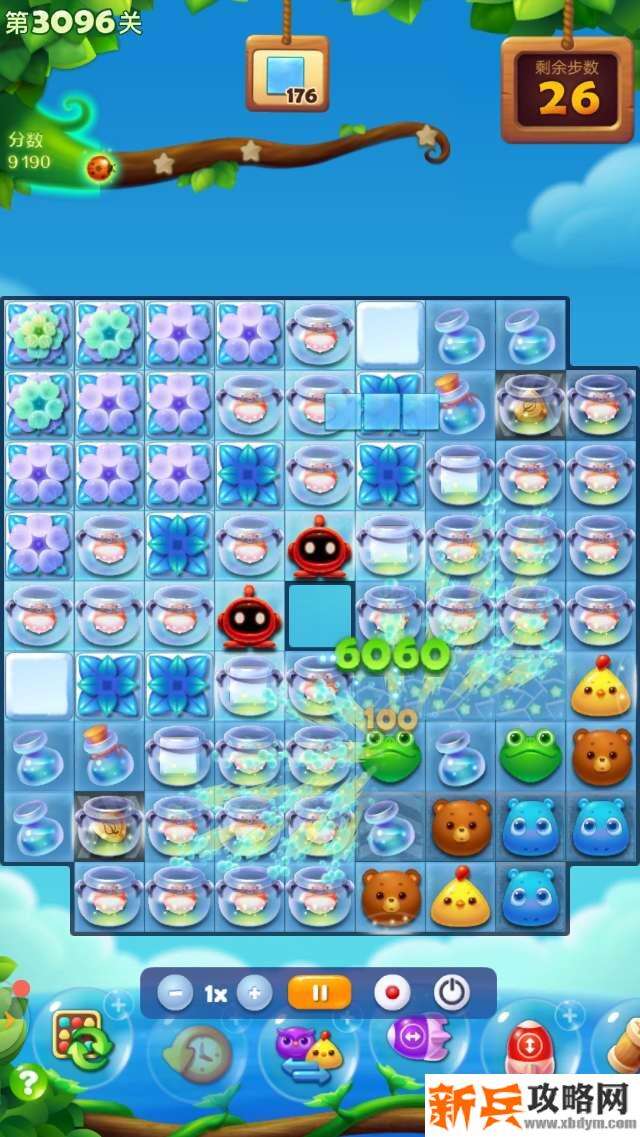Decrease speed with the minus button
Screen dimensions: 640x1137
176,994
